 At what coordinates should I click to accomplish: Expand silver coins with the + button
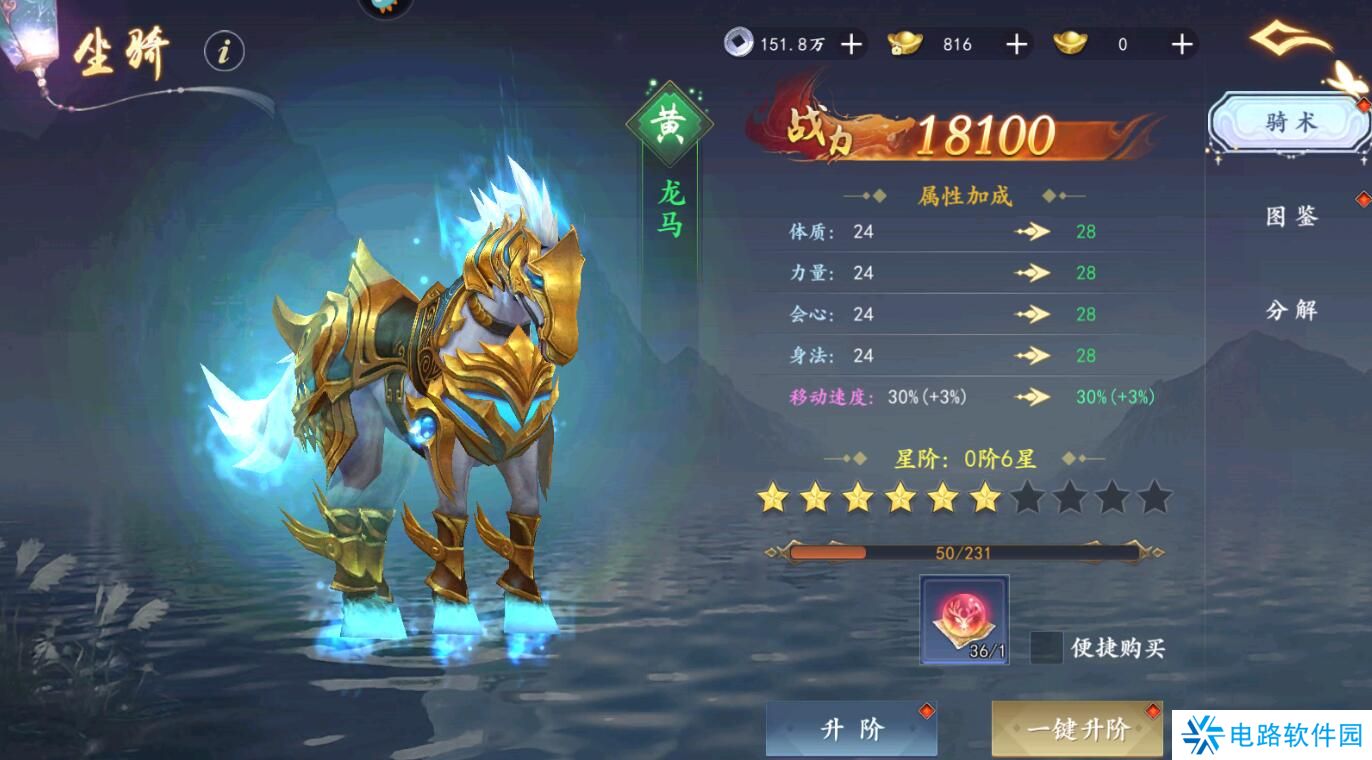pos(851,44)
